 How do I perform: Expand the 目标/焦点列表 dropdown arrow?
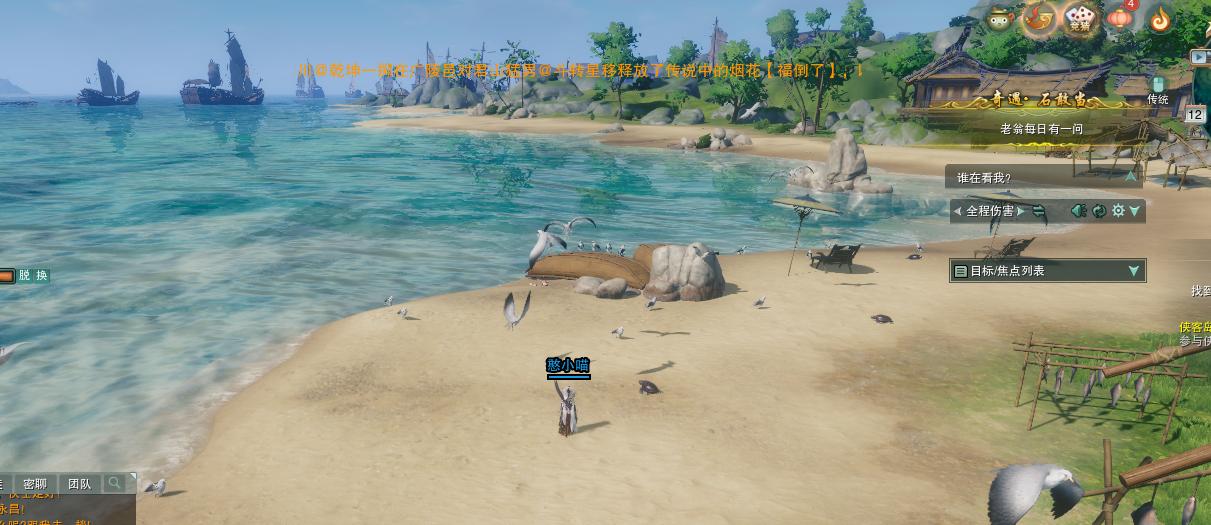pos(1134,271)
